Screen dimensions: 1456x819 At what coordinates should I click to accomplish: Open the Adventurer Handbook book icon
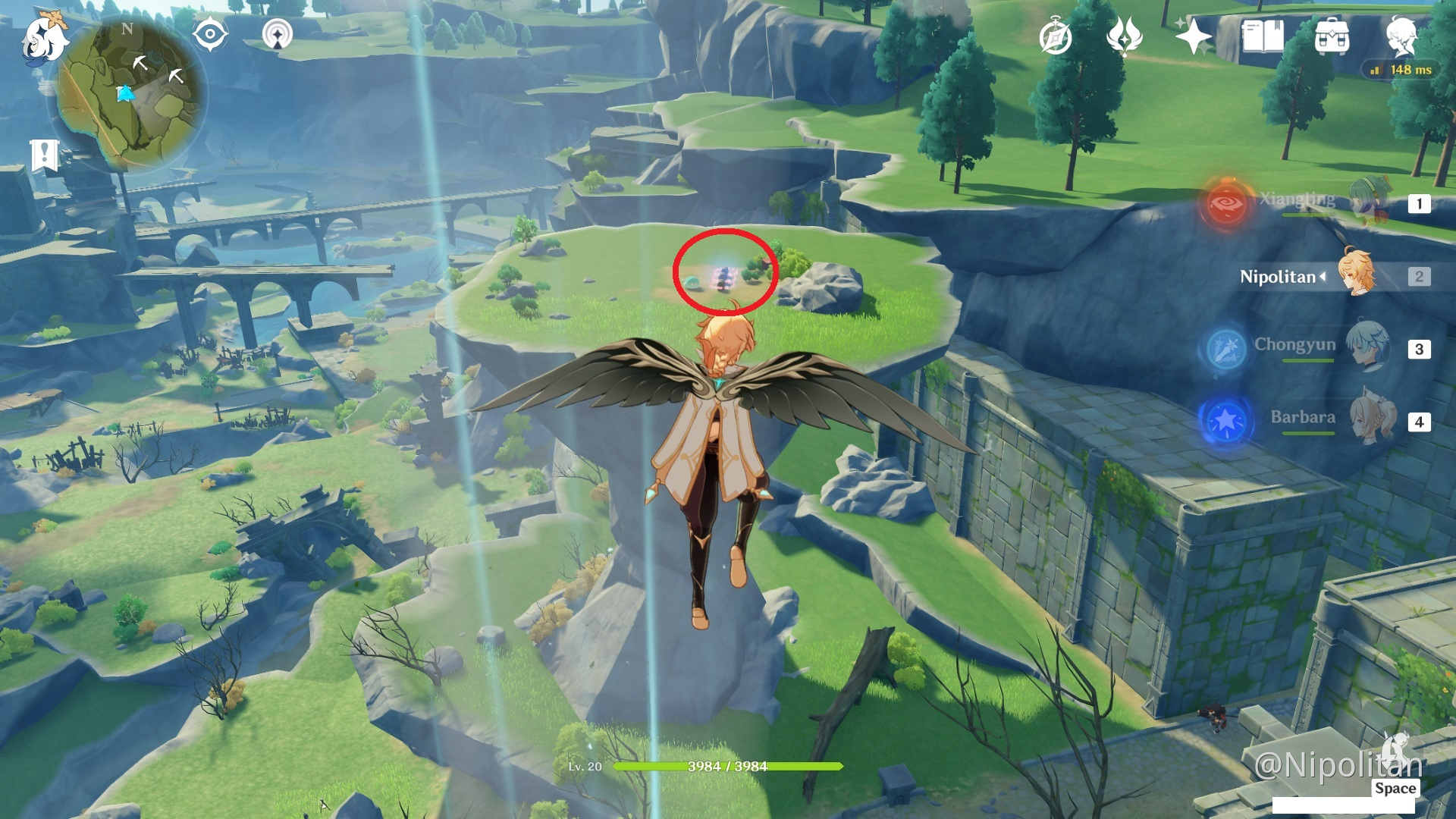[1262, 36]
